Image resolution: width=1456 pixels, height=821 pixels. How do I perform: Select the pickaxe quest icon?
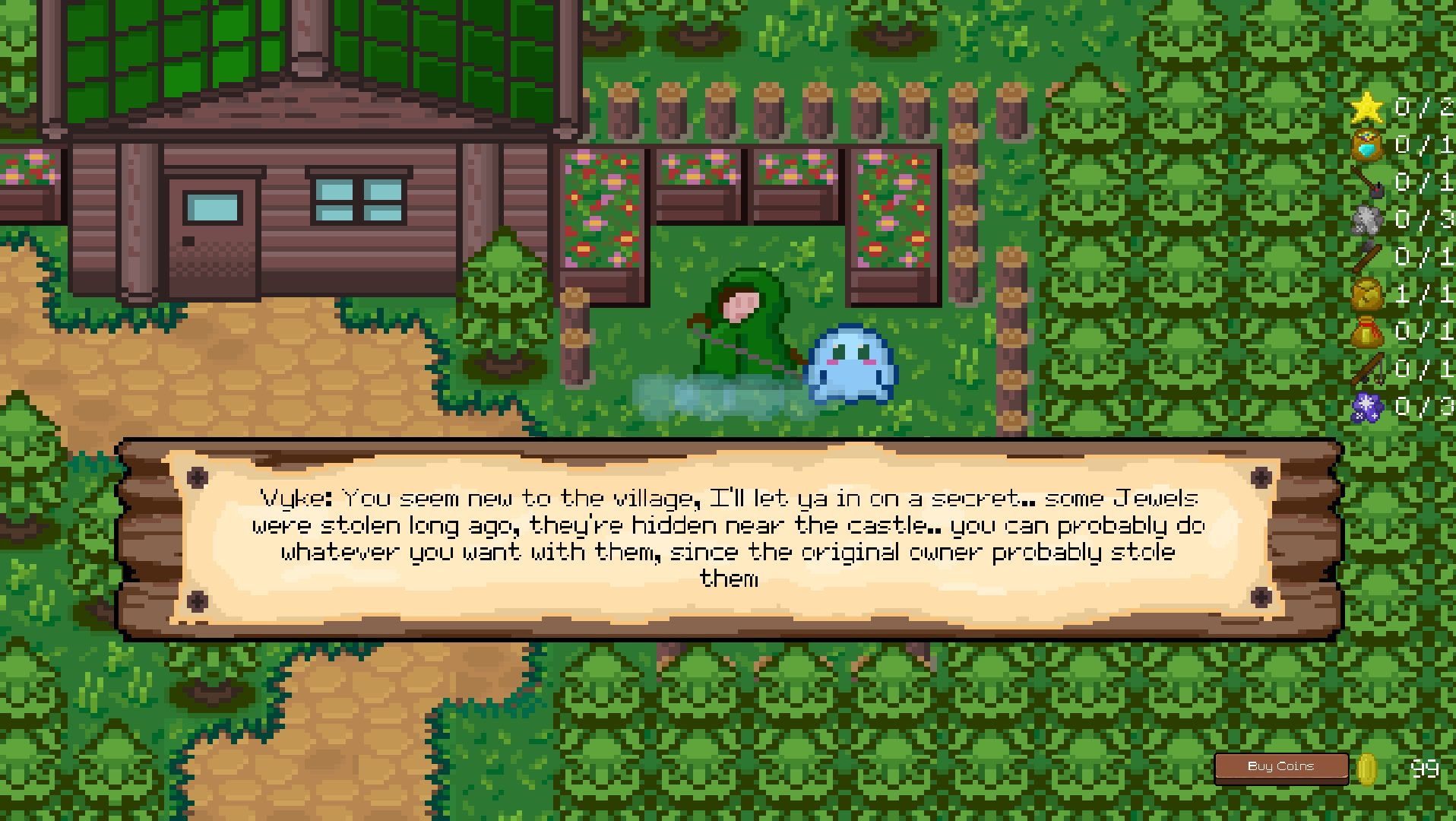click(x=1365, y=185)
